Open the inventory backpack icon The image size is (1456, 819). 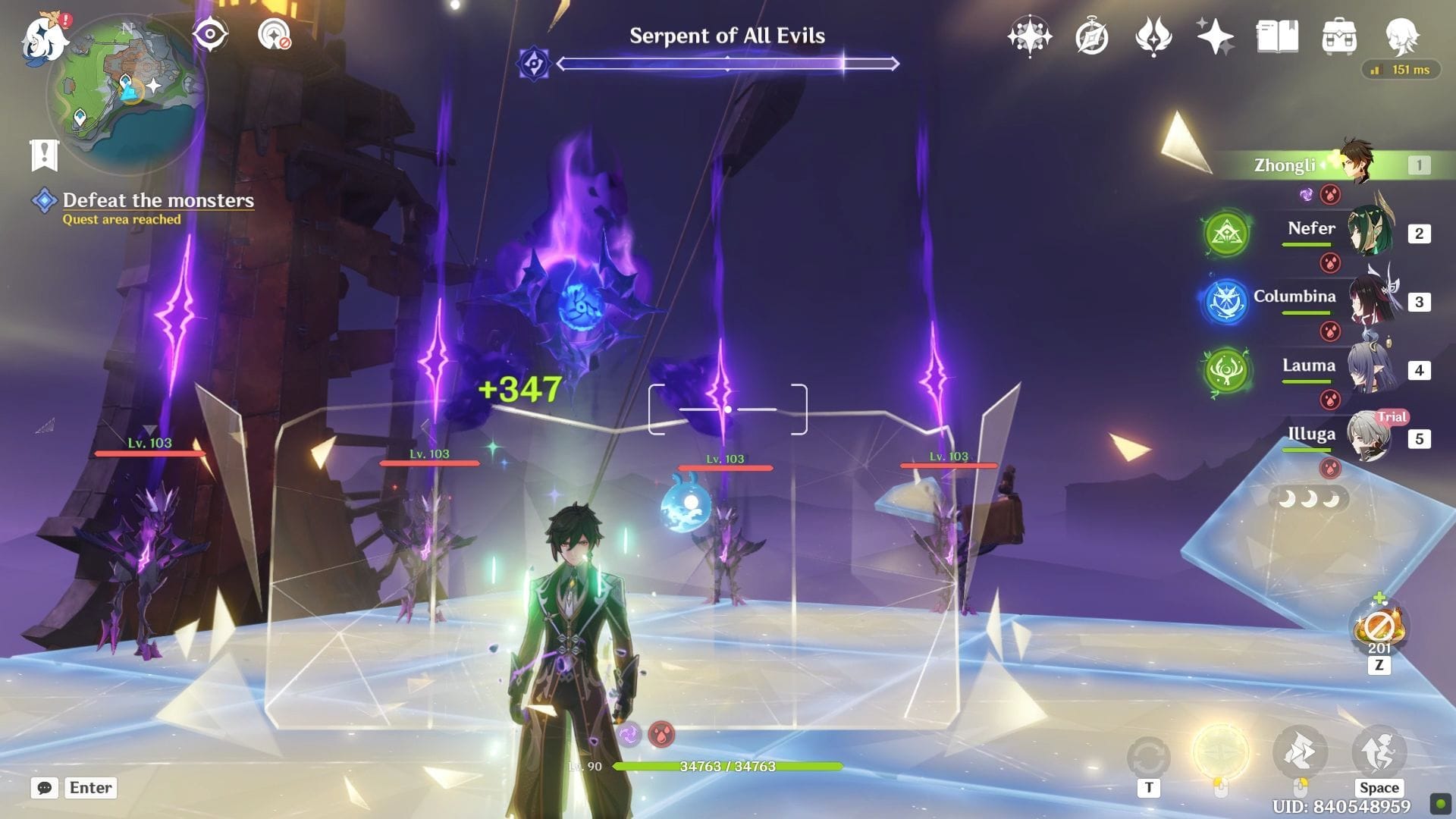(1339, 36)
